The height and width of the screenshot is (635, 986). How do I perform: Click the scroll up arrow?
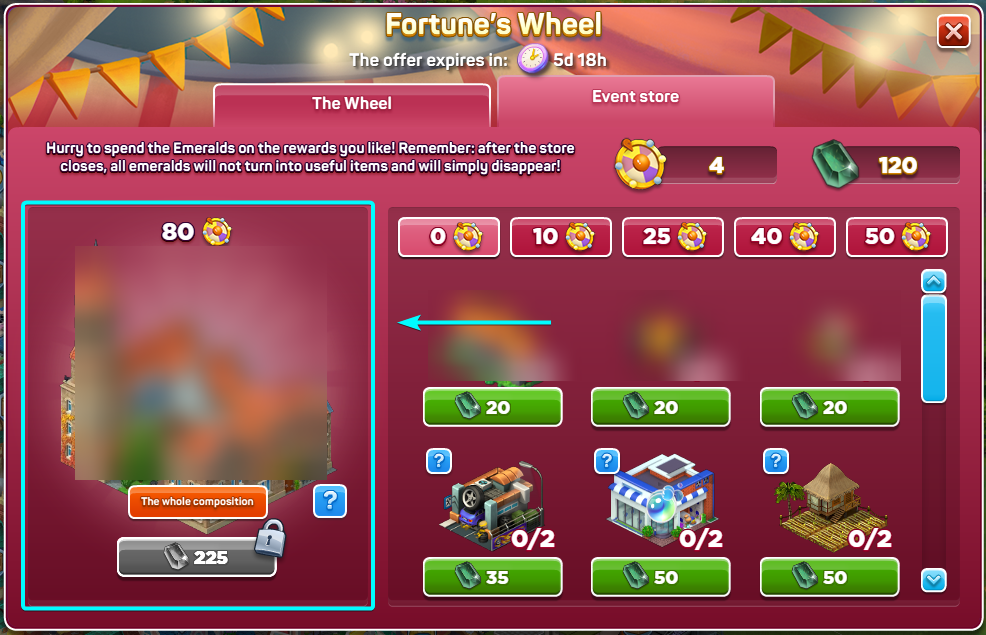[933, 282]
